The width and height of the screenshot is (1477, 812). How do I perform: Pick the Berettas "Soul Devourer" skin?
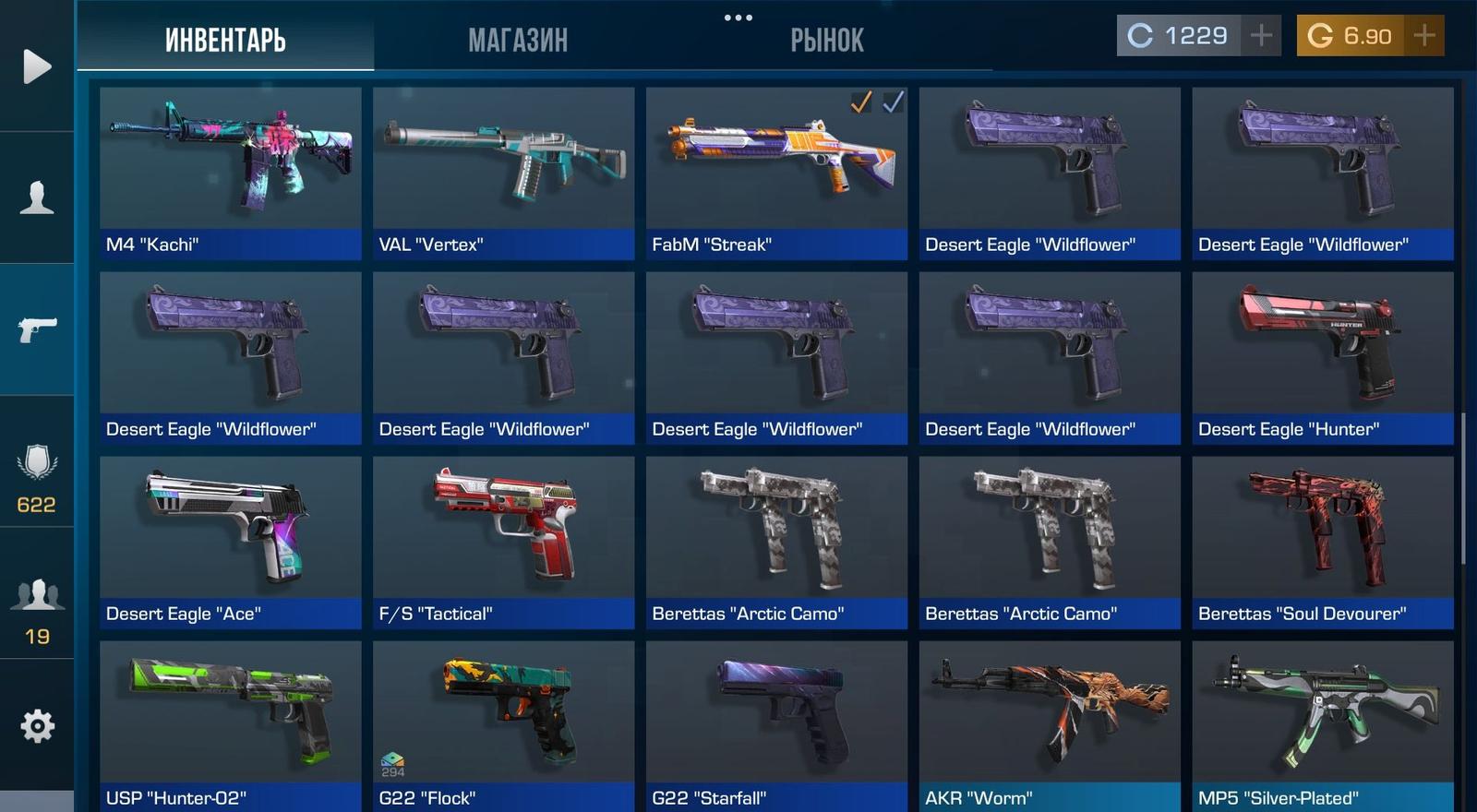pos(1322,542)
